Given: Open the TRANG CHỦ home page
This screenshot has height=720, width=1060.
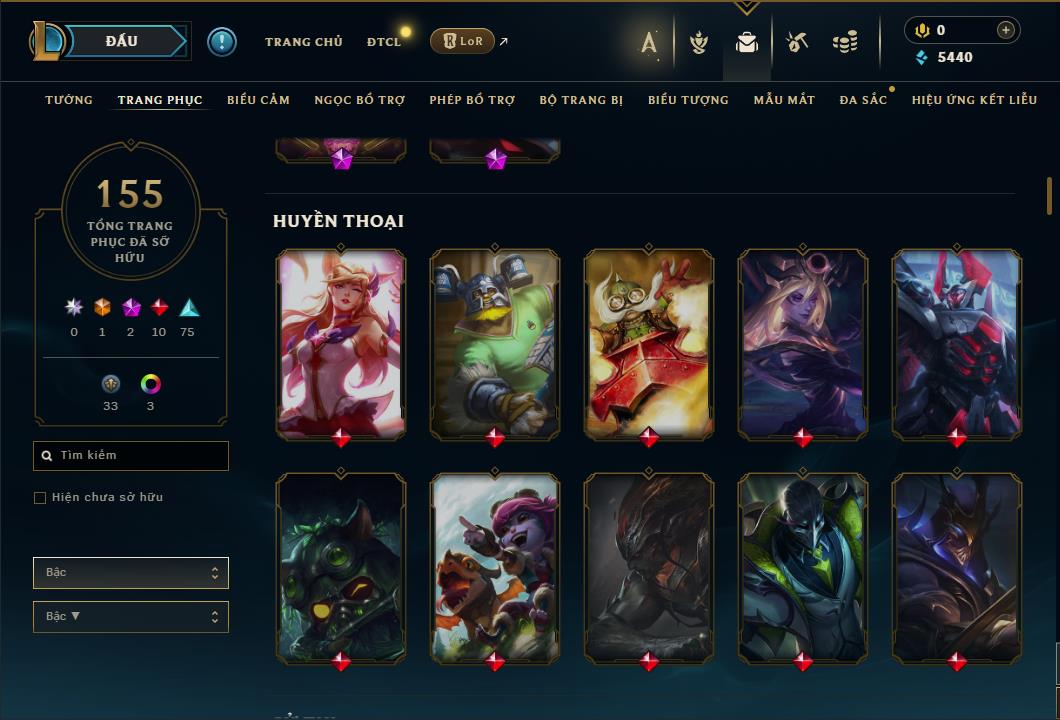Looking at the screenshot, I should (303, 42).
